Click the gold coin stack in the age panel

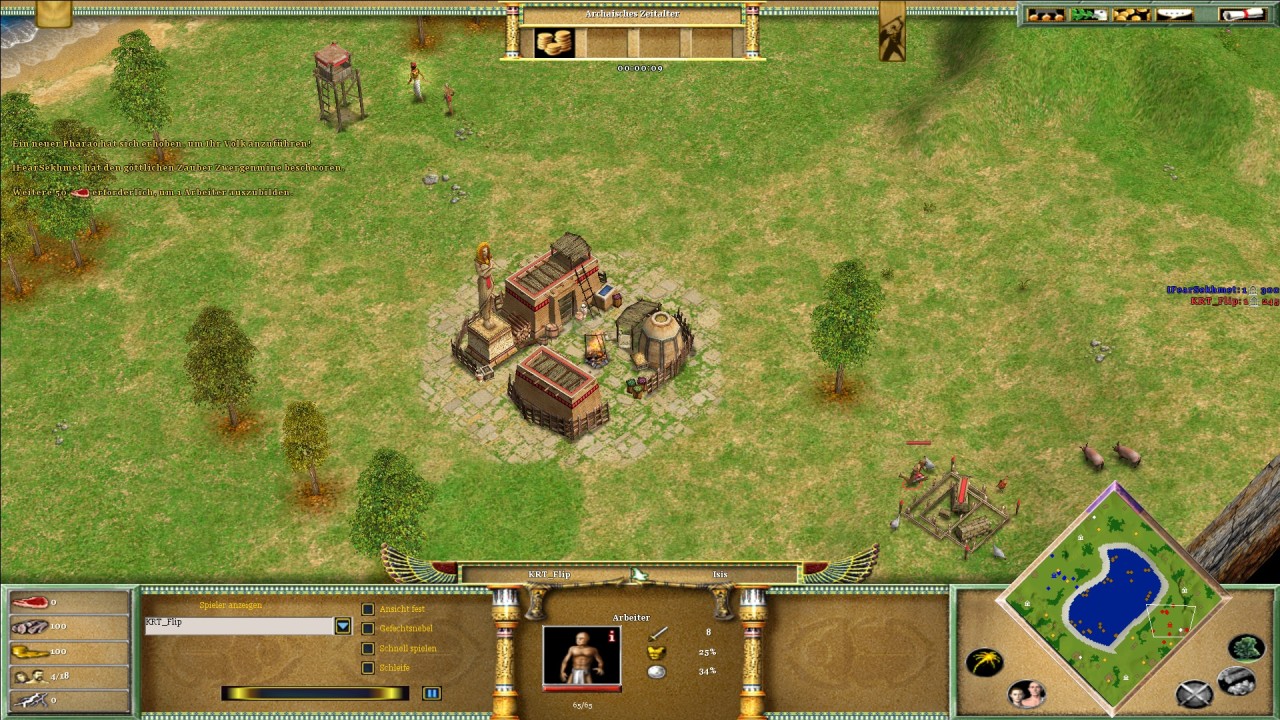click(553, 43)
